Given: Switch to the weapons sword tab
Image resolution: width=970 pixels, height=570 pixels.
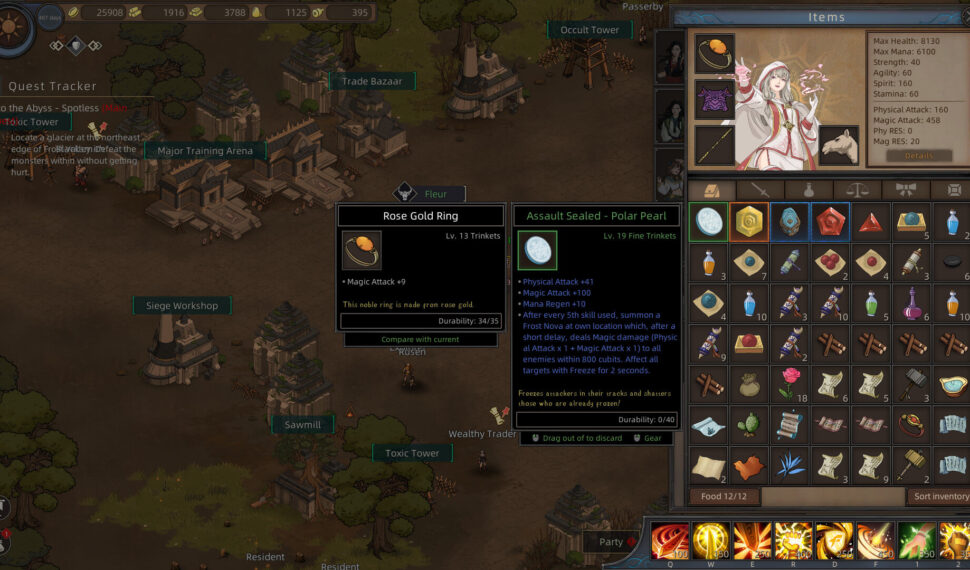Looking at the screenshot, I should click(761, 189).
